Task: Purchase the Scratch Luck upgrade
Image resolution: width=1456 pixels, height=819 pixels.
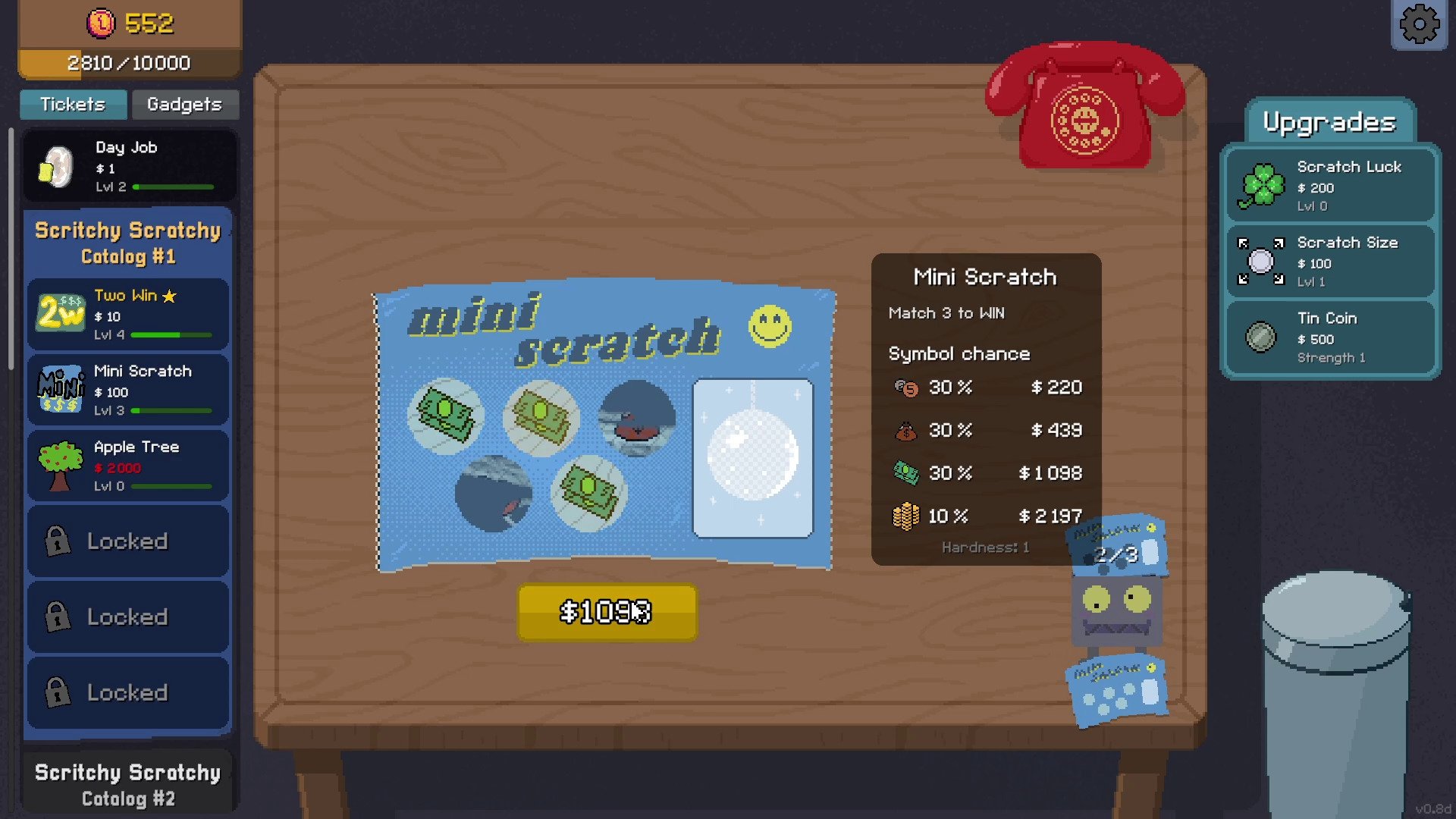Action: click(x=1330, y=186)
